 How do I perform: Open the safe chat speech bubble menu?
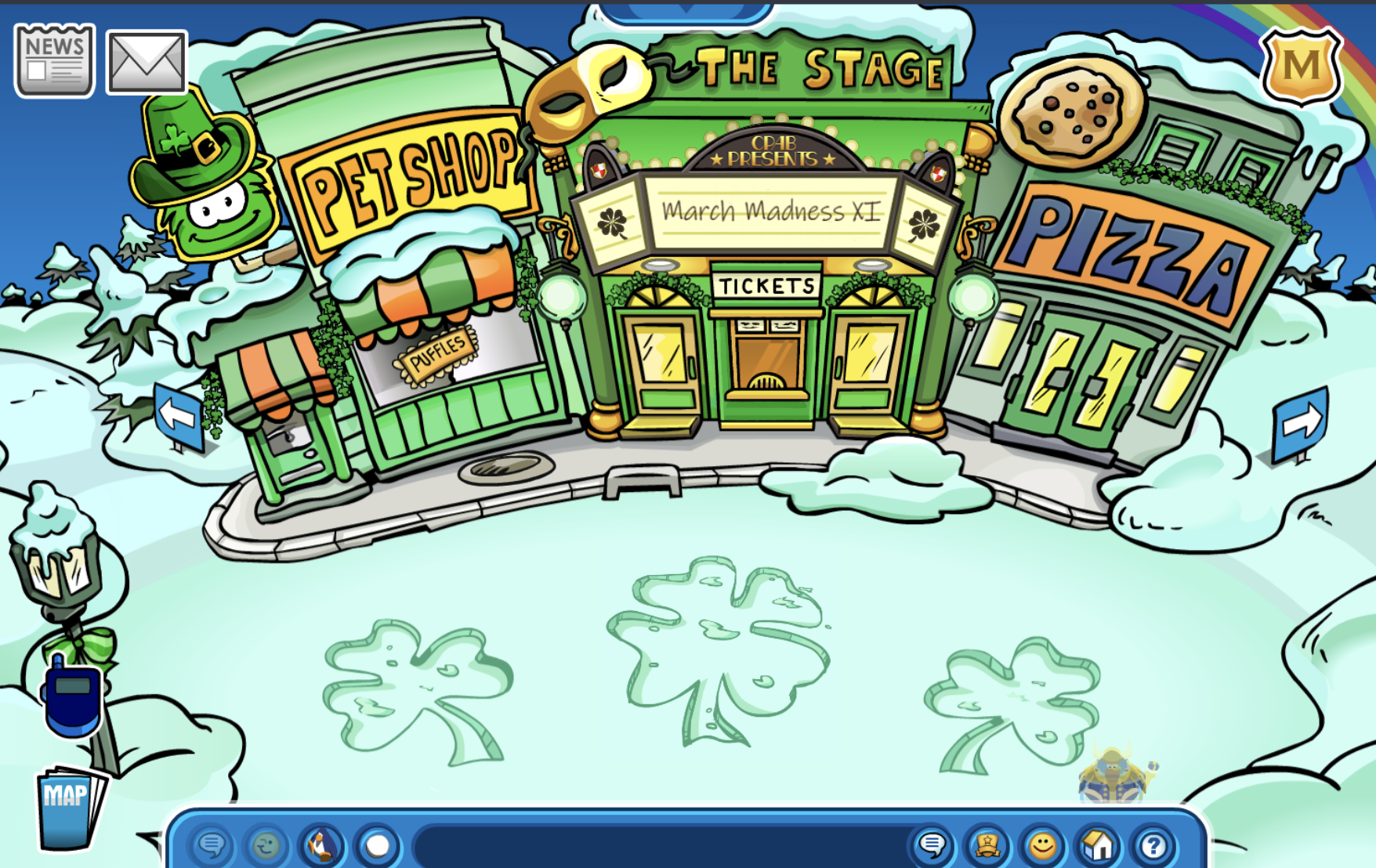pos(212,845)
